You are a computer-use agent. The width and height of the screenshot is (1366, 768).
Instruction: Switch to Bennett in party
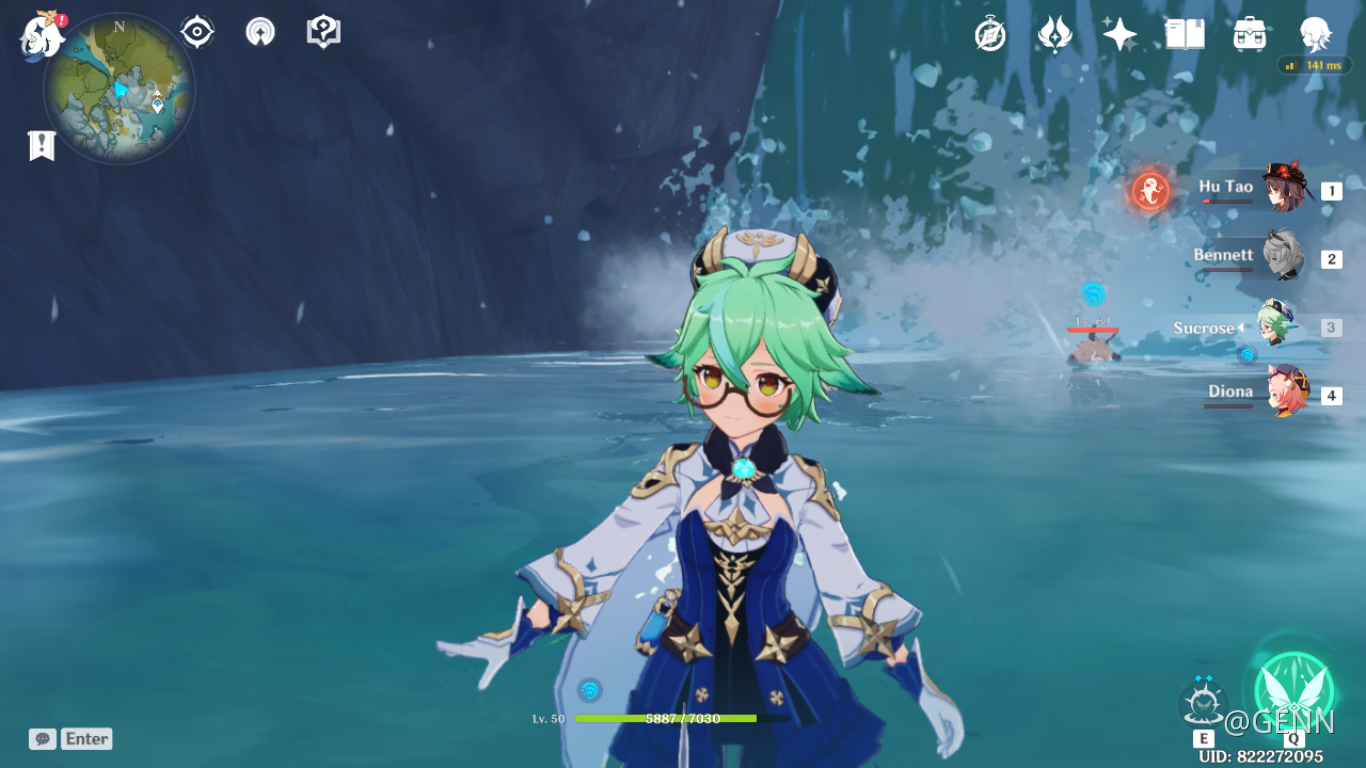coord(1282,257)
